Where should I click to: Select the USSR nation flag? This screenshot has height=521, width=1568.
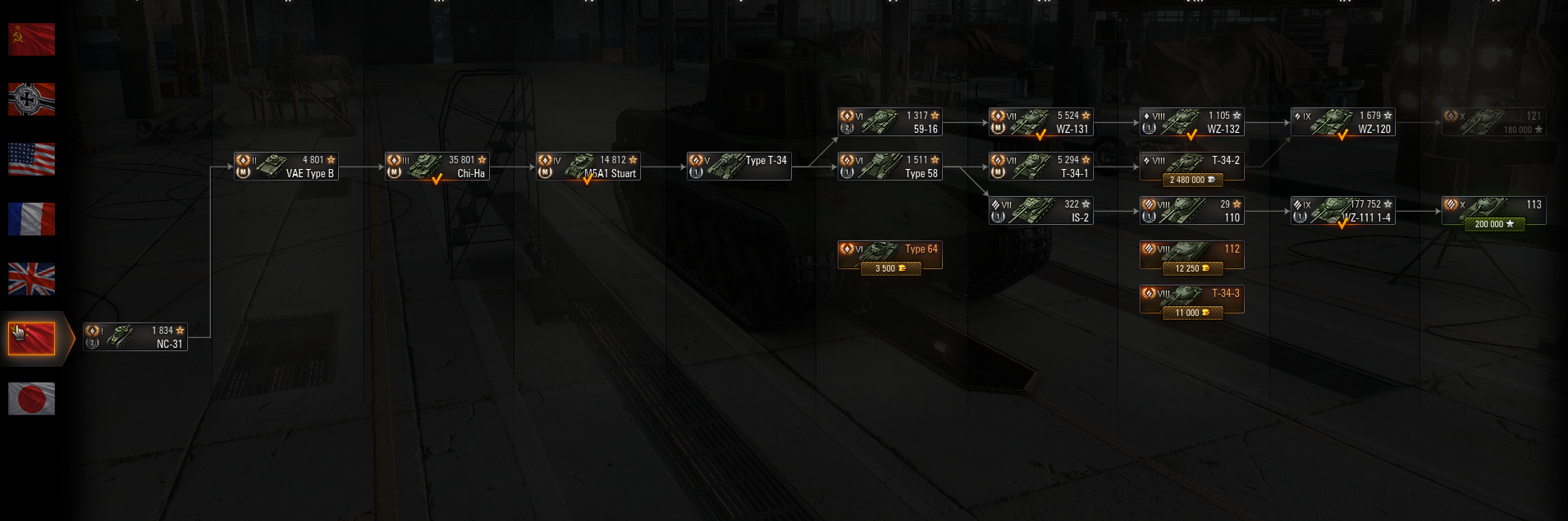pos(31,39)
